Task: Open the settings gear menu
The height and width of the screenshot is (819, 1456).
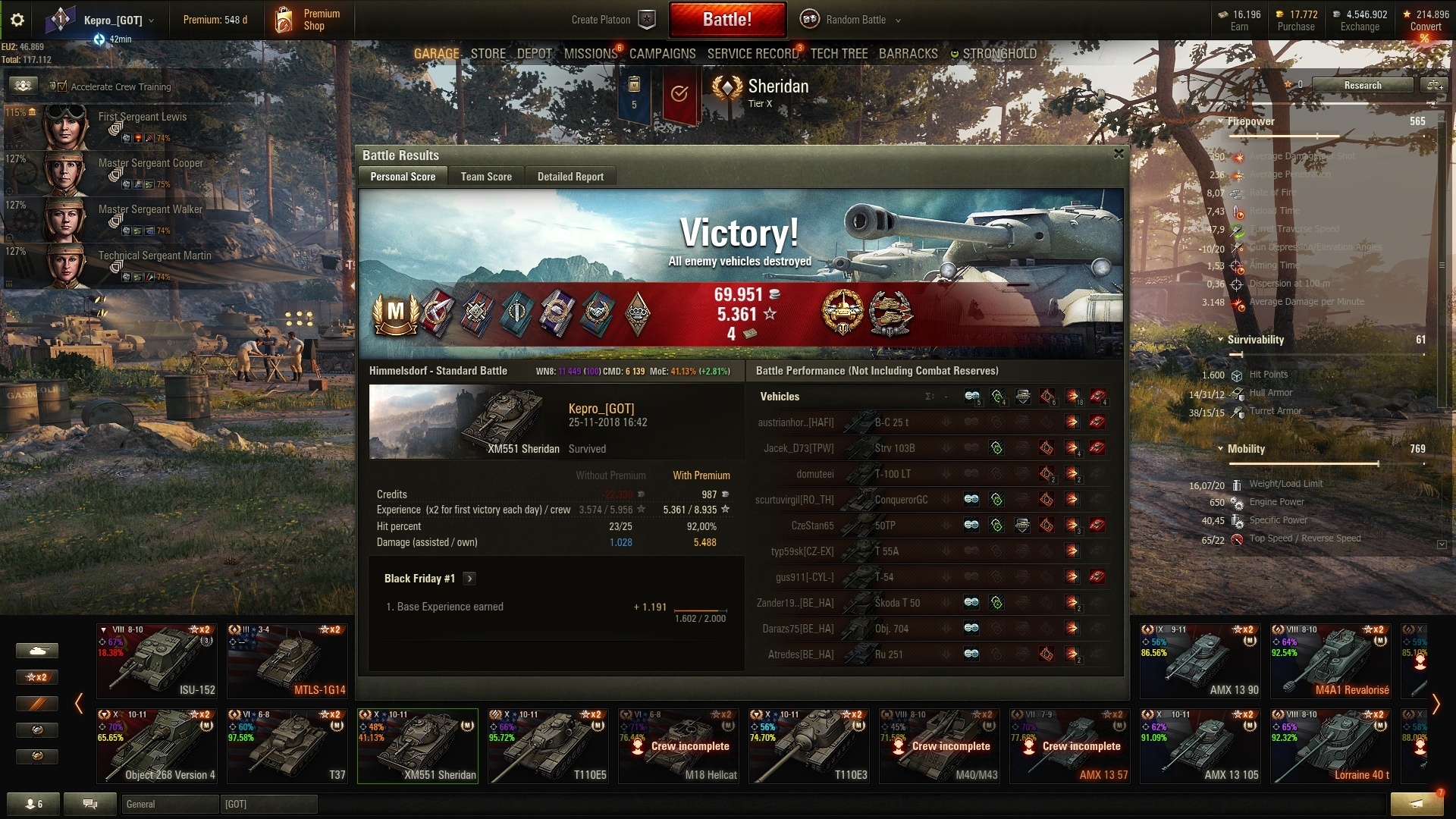Action: 17,20
